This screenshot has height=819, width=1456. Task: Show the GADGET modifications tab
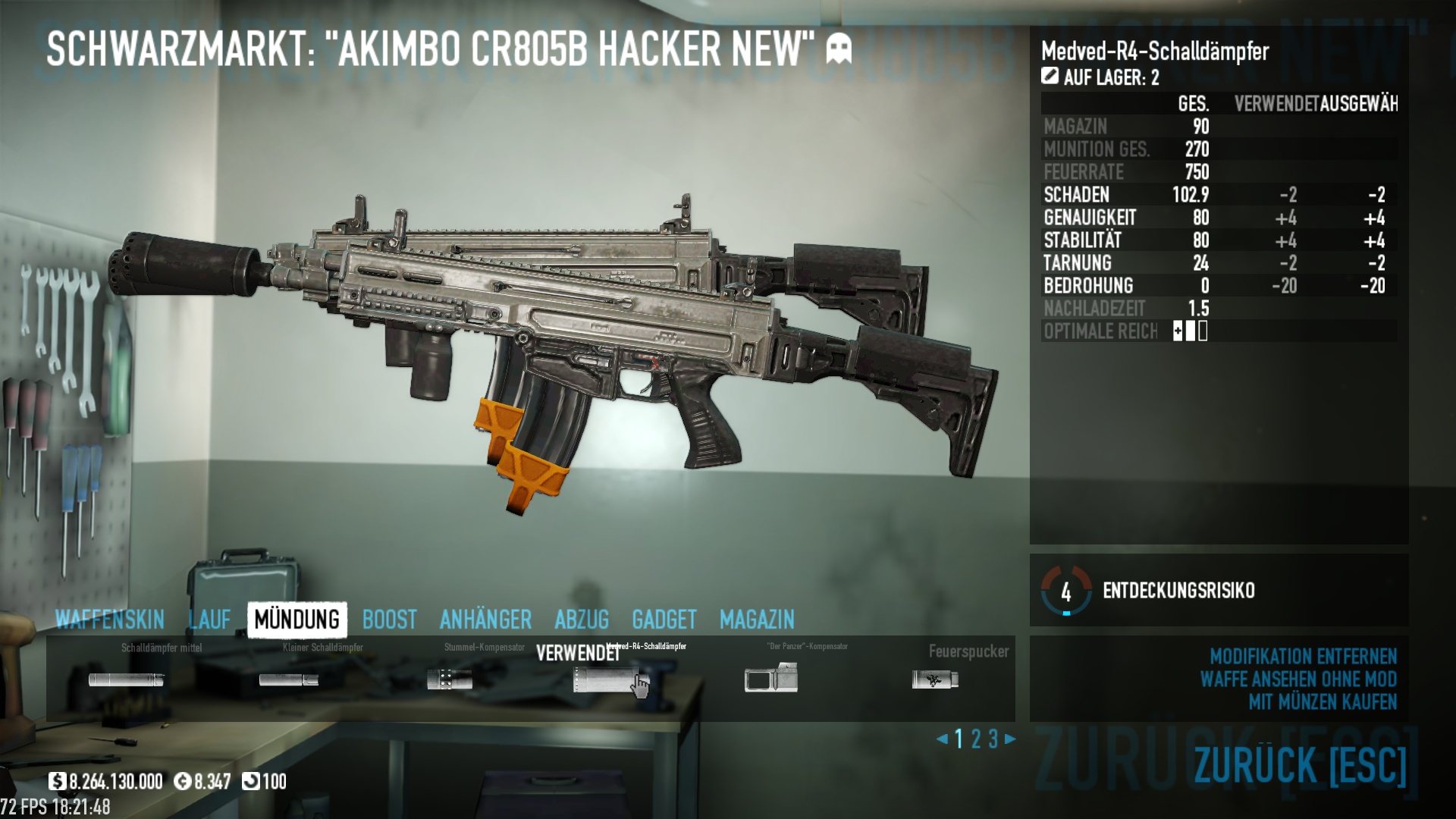(664, 620)
